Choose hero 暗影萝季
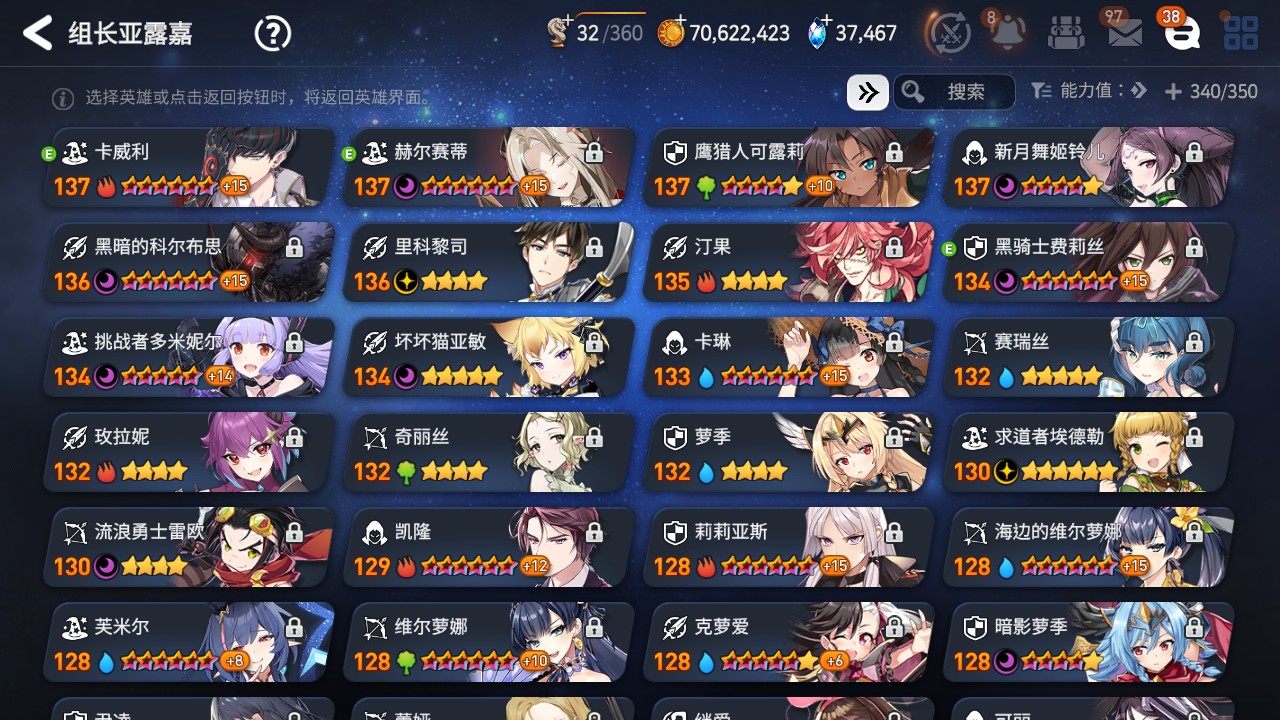 1090,642
